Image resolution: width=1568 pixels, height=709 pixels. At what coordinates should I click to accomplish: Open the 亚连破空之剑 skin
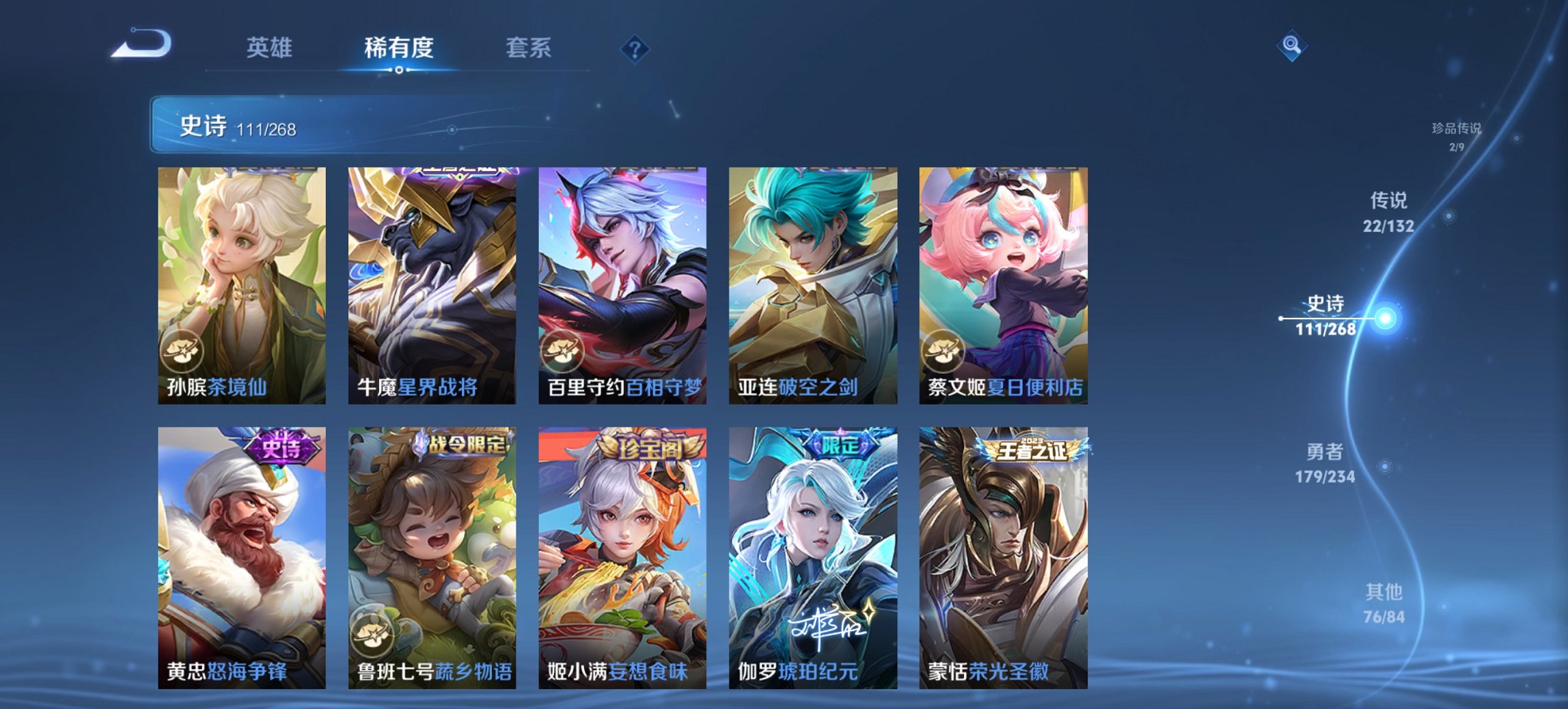[x=814, y=280]
